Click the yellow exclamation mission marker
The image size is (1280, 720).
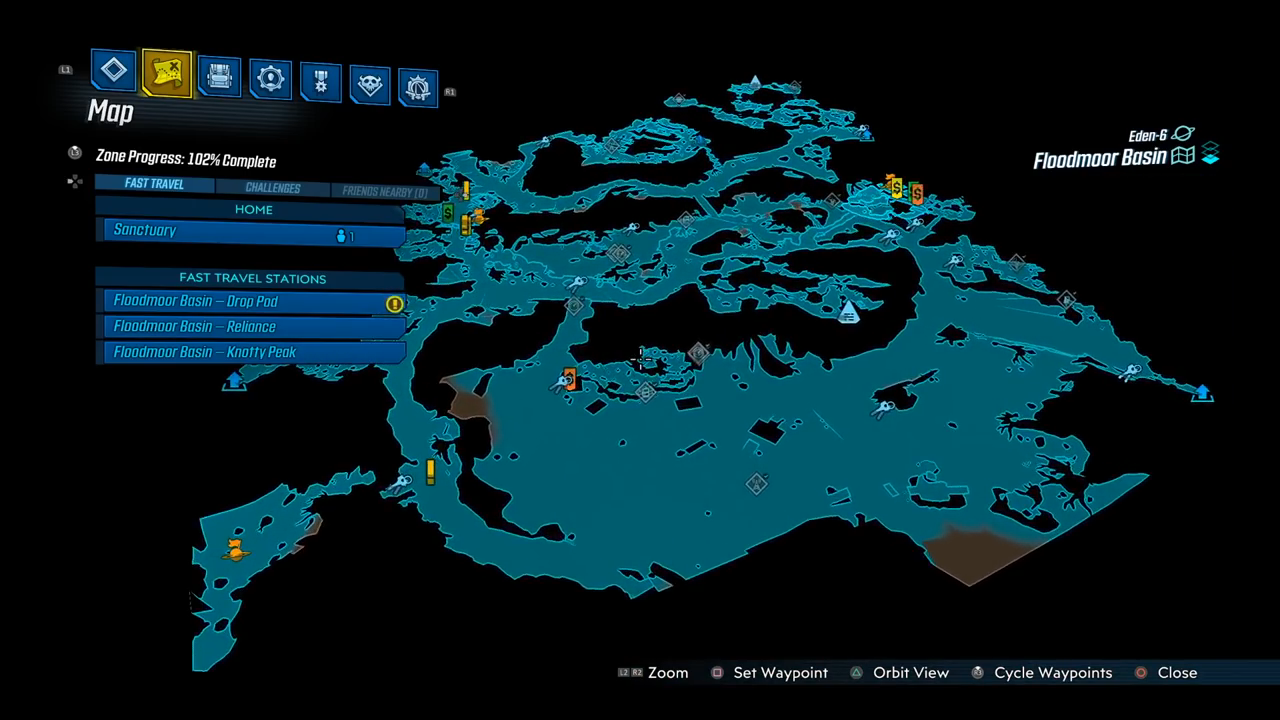click(431, 471)
